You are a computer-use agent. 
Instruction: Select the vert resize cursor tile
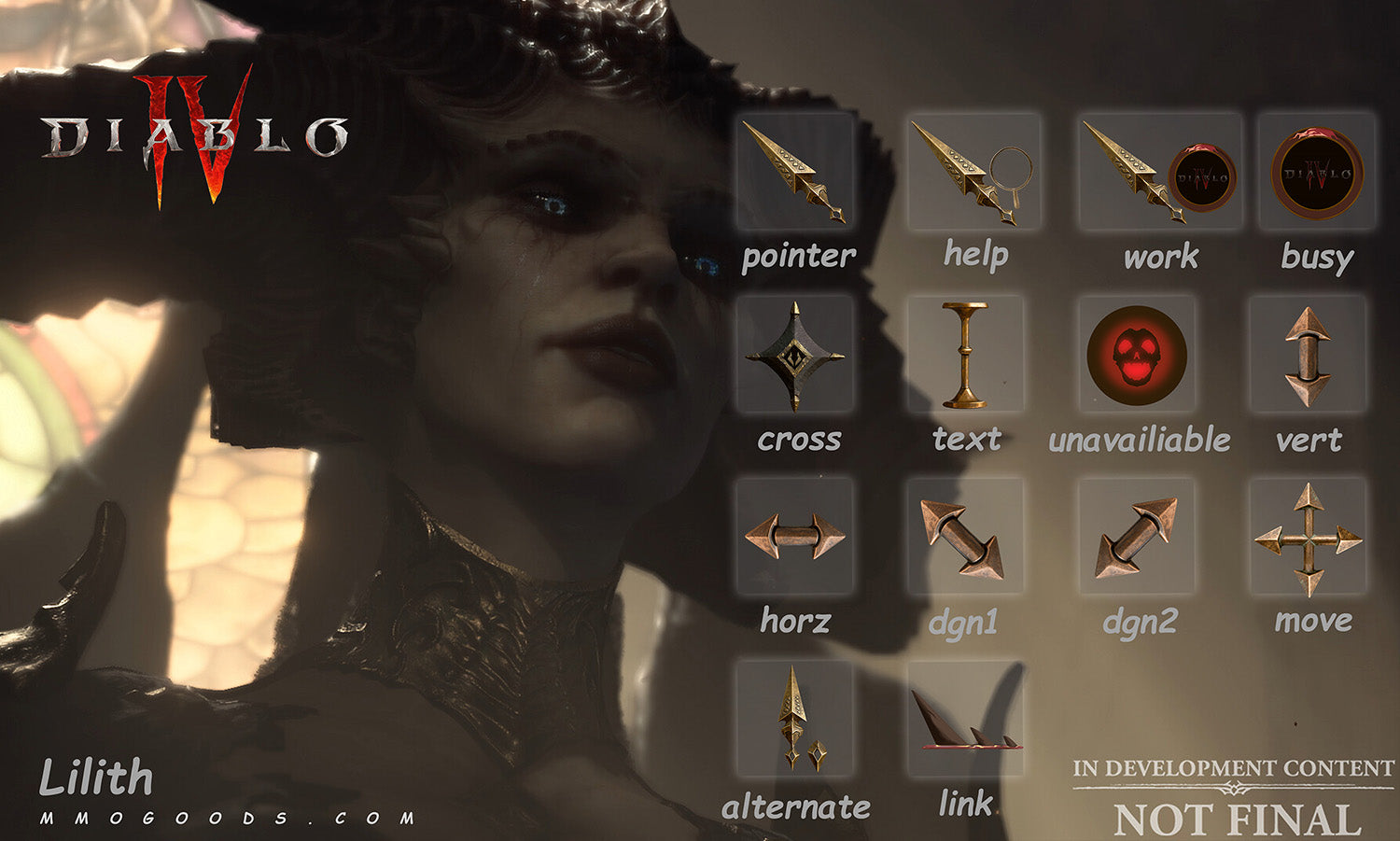tap(1308, 356)
